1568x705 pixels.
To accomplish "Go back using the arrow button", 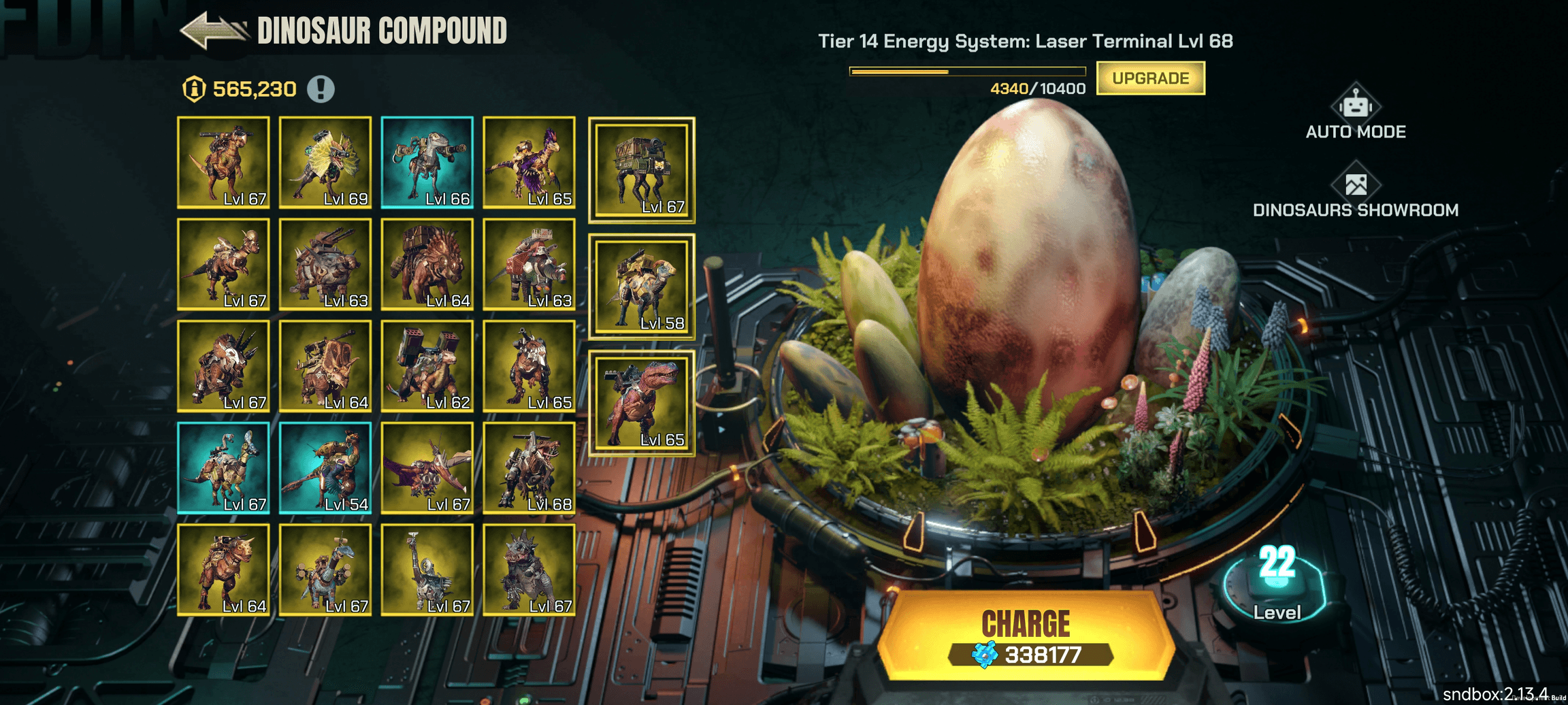I will click(x=213, y=31).
